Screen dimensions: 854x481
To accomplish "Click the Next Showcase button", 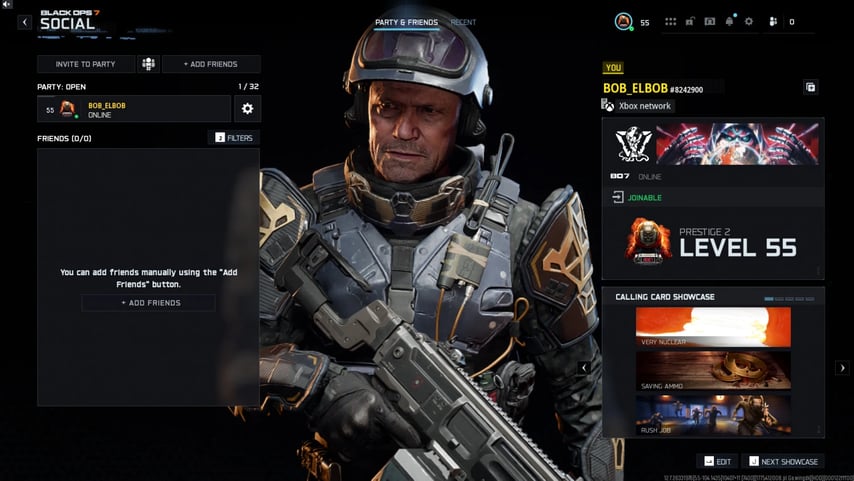I will [783, 461].
